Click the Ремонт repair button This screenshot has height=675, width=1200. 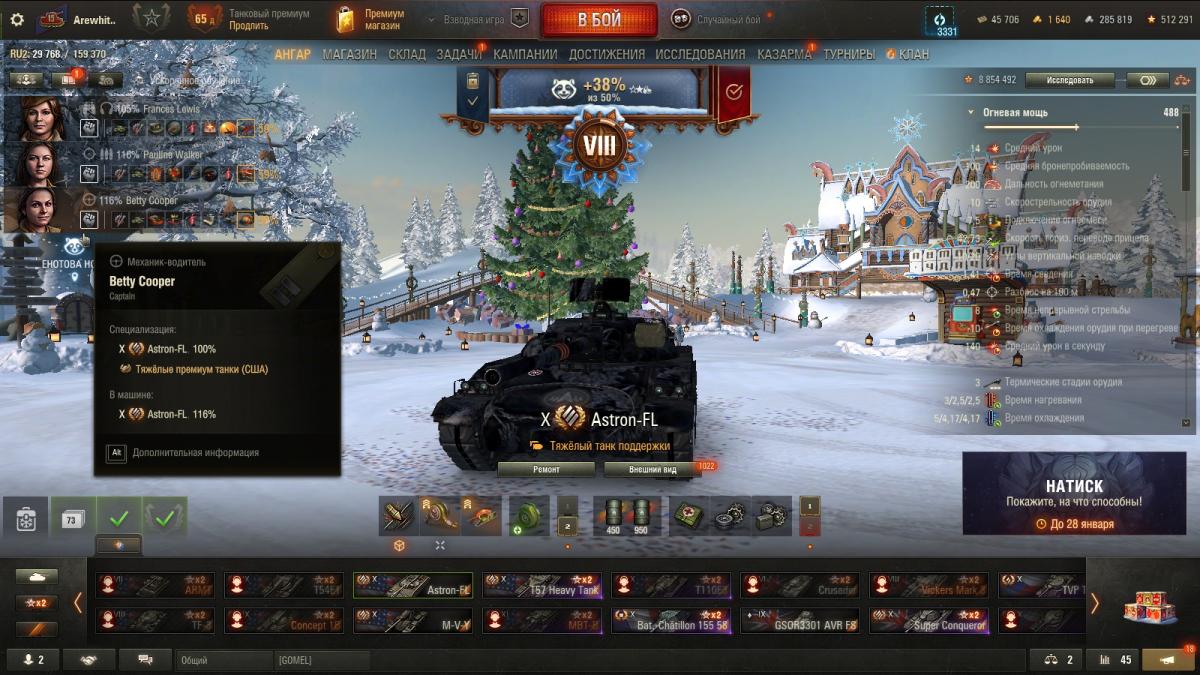pos(546,469)
